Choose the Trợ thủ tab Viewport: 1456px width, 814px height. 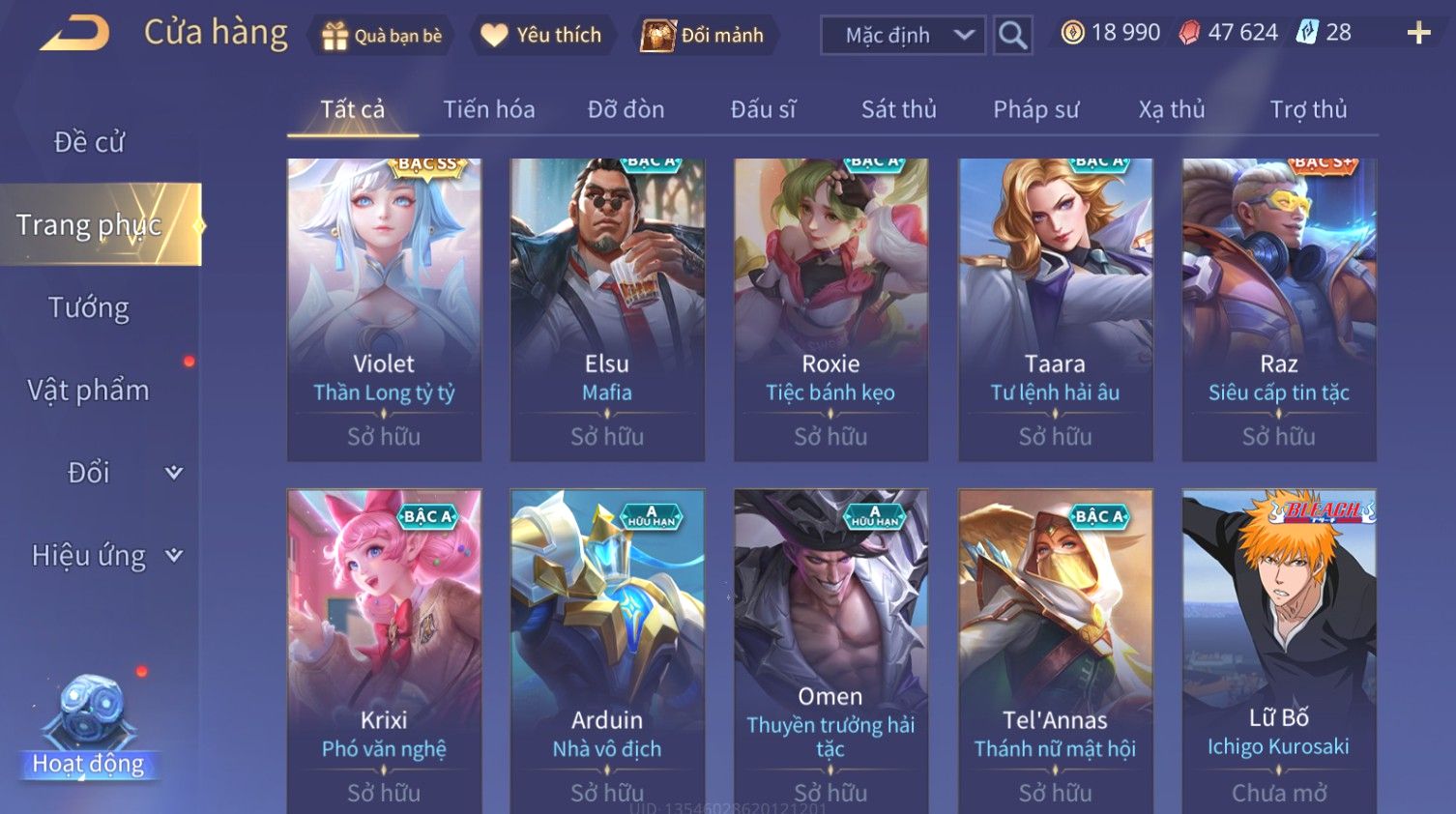[1308, 109]
